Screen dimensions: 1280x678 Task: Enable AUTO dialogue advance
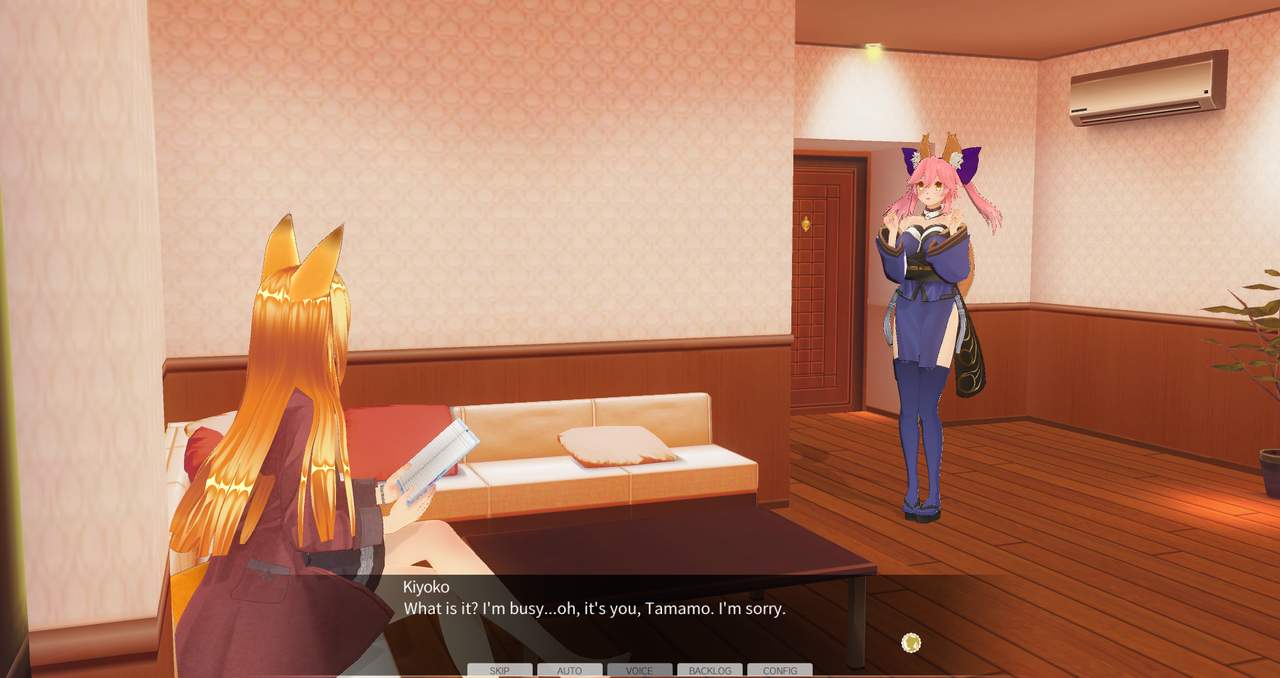pyautogui.click(x=569, y=670)
